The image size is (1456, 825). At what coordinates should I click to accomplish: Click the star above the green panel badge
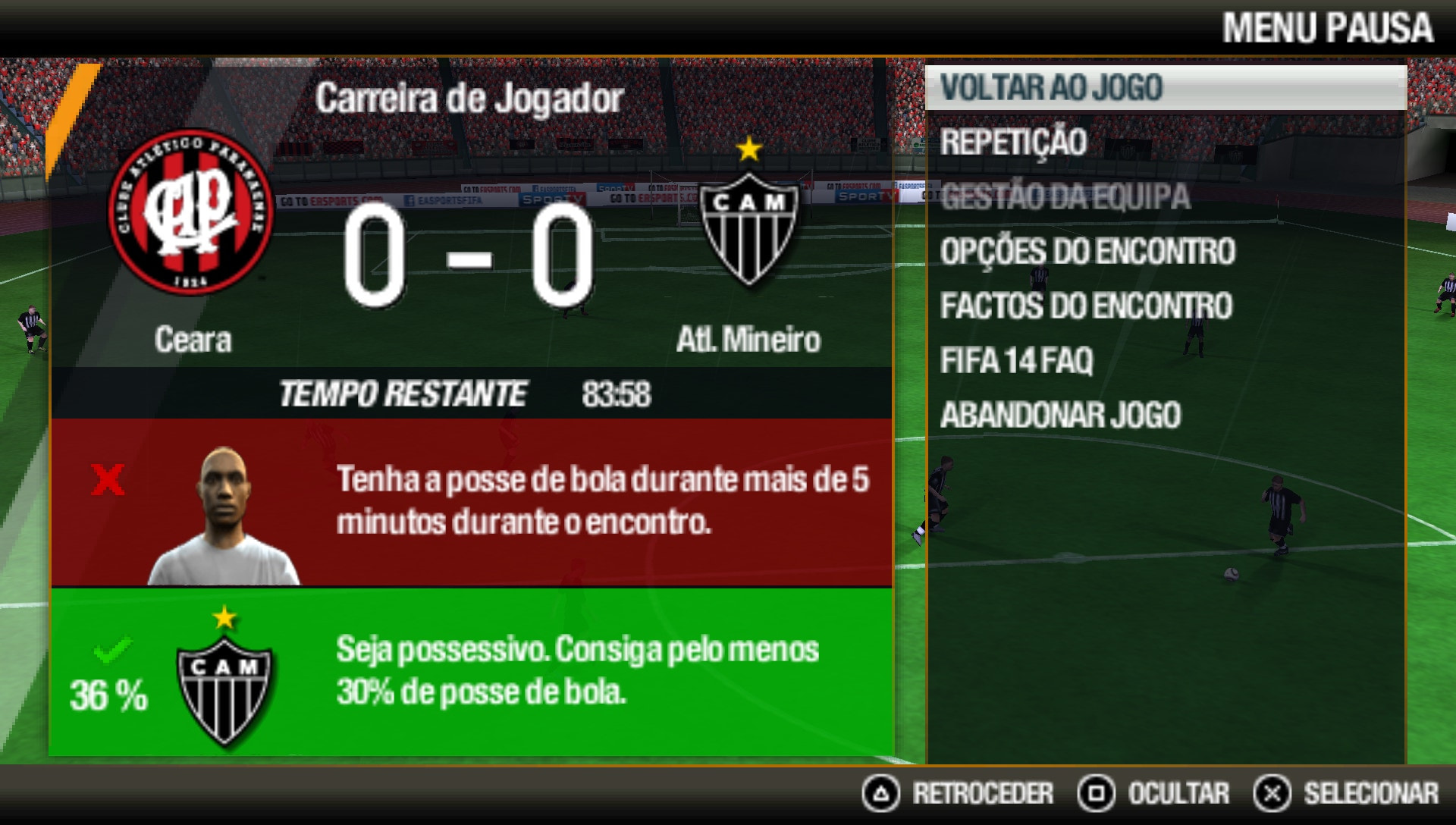224,618
